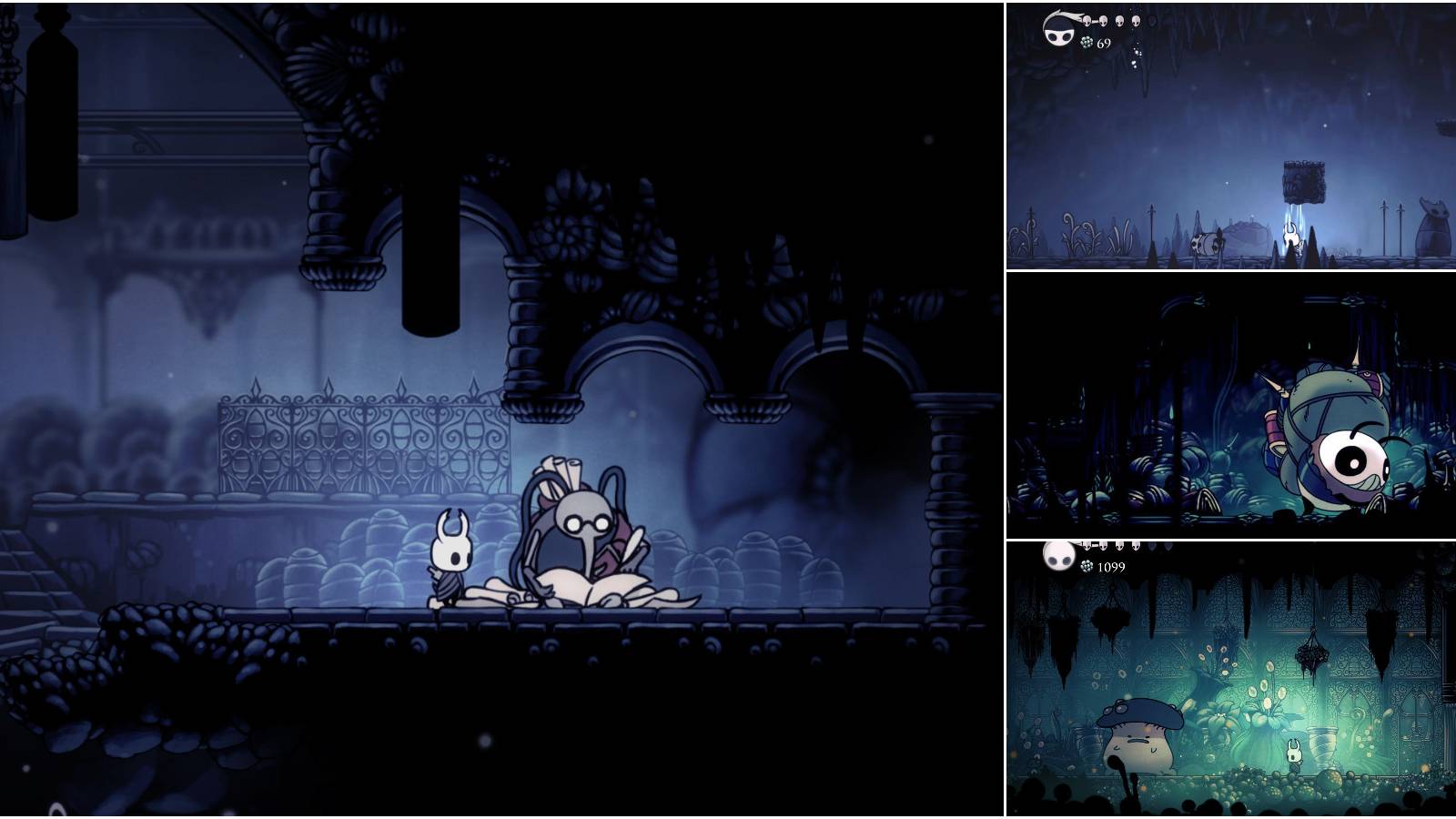This screenshot has height=819, width=1456.
Task: Select the geo icon beside the number 69
Action: [1087, 42]
